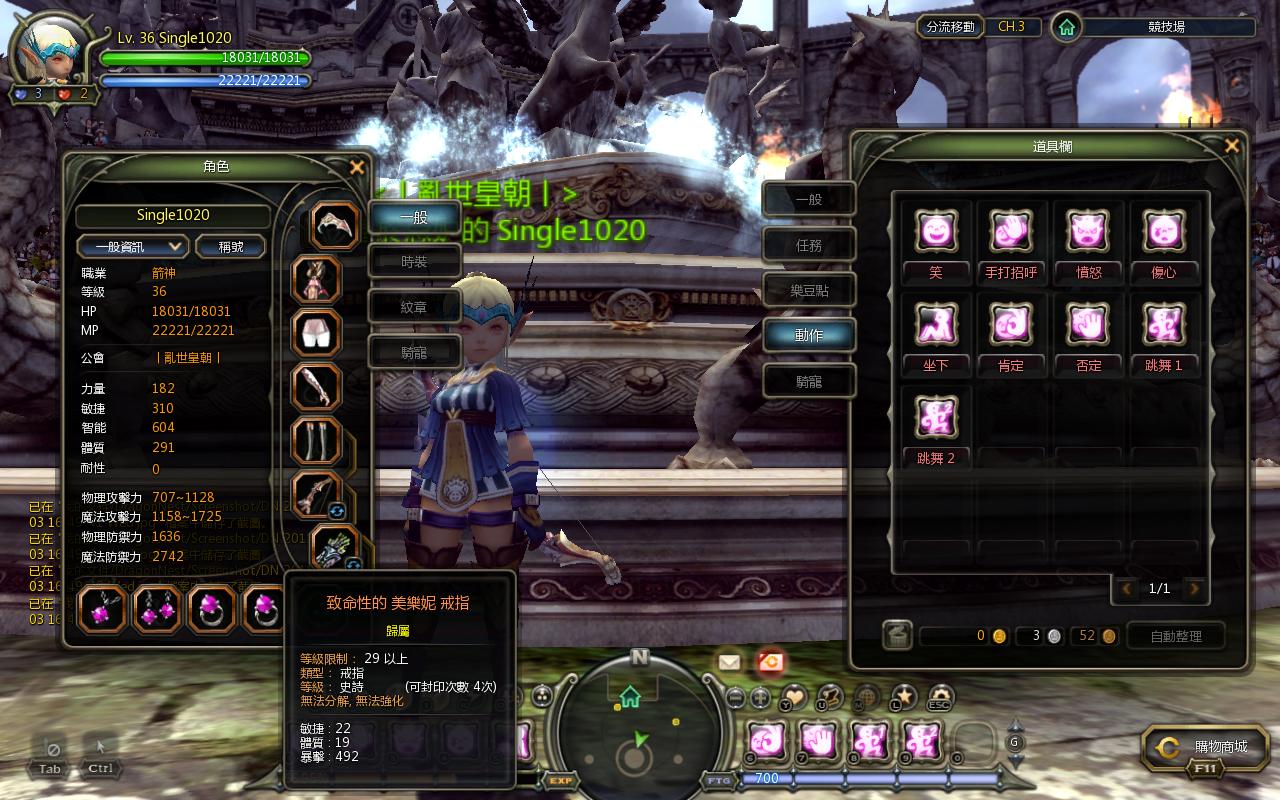
Task: Close the 道具欄 inventory window
Action: point(1231,147)
